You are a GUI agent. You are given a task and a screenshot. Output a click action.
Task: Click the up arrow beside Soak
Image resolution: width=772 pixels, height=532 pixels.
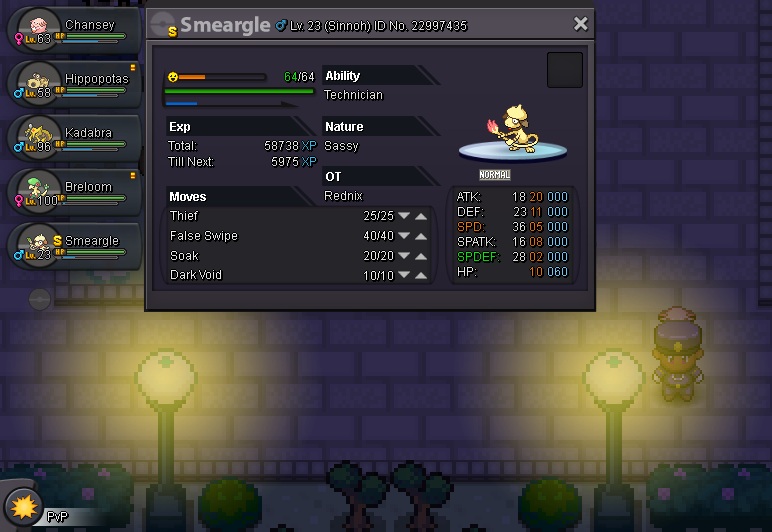click(x=422, y=256)
